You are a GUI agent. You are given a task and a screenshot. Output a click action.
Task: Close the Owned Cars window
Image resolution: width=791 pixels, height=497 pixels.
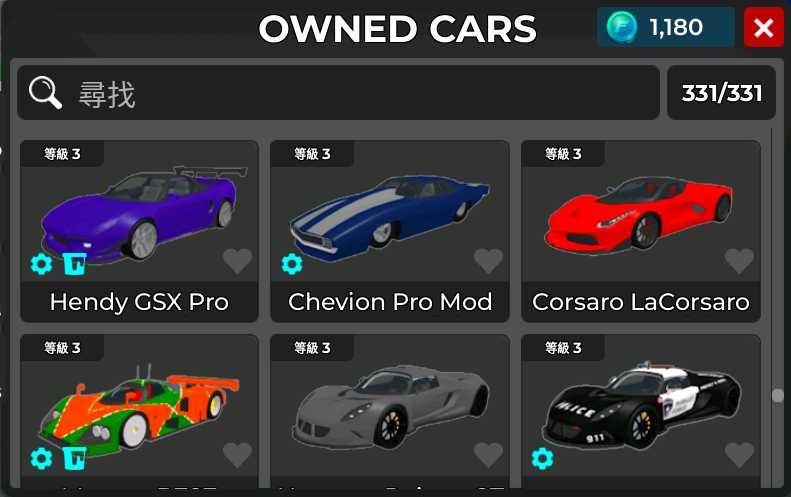click(764, 28)
